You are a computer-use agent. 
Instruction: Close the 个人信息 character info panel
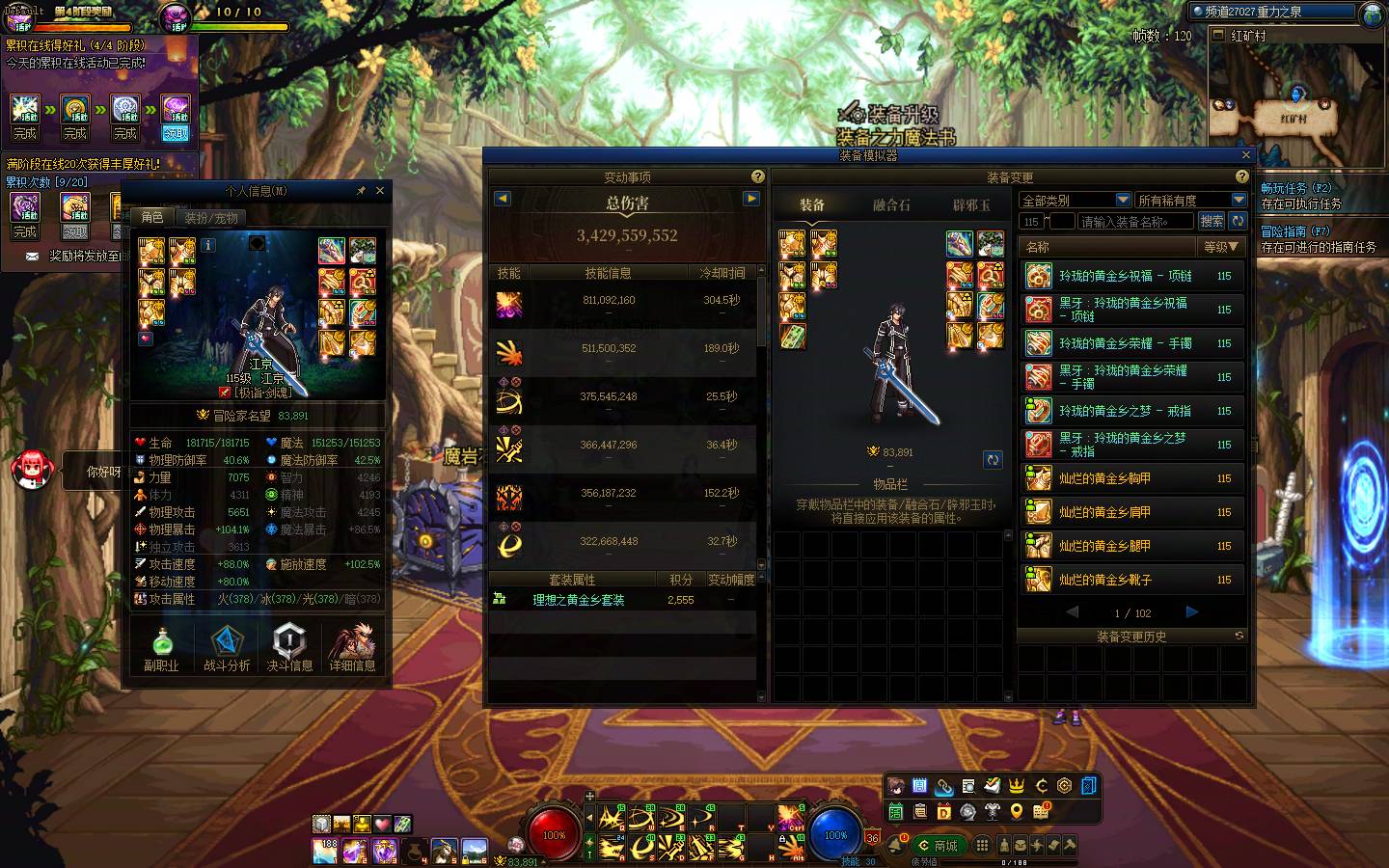pos(379,191)
